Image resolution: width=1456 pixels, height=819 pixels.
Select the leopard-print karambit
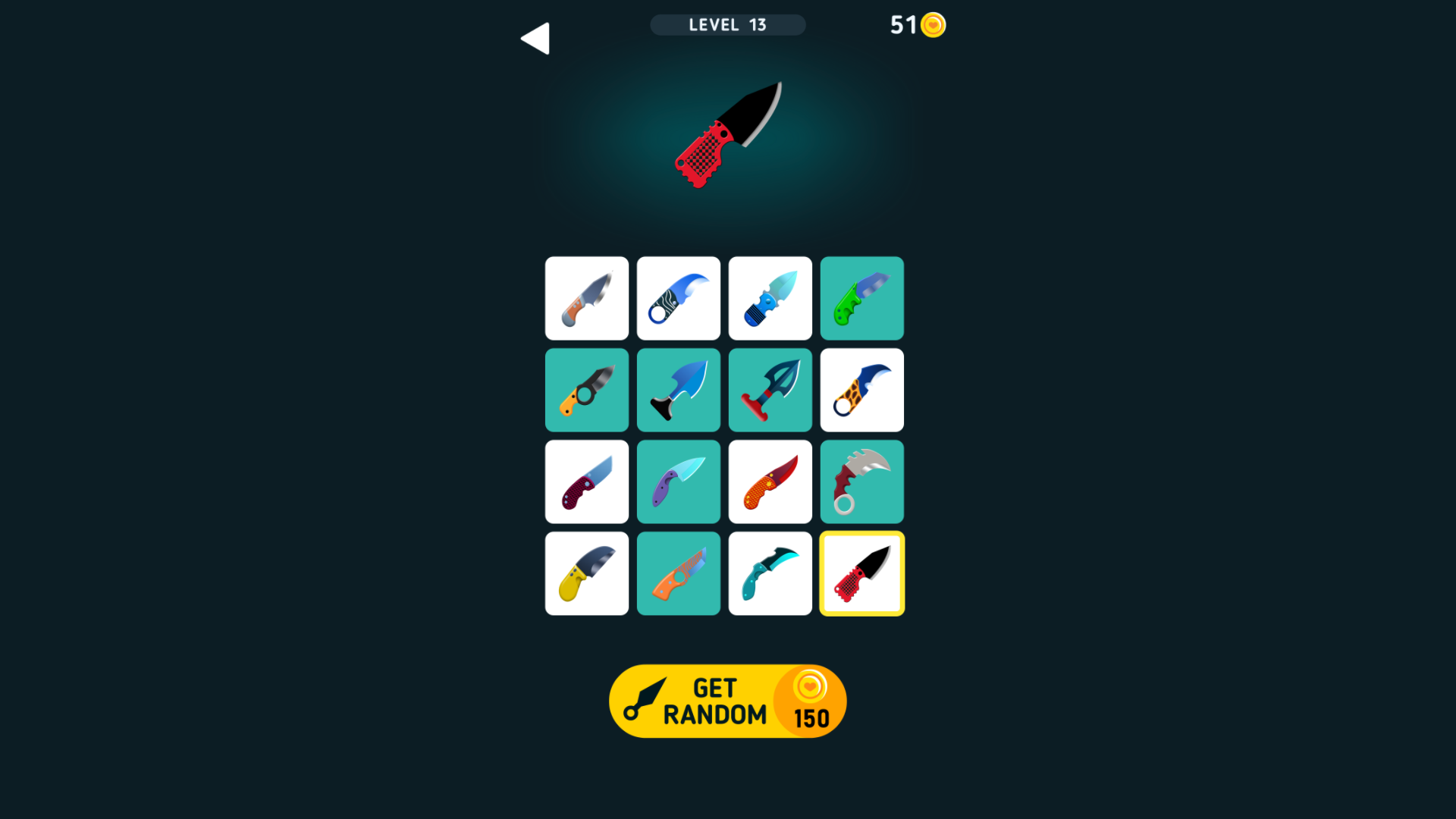[861, 390]
